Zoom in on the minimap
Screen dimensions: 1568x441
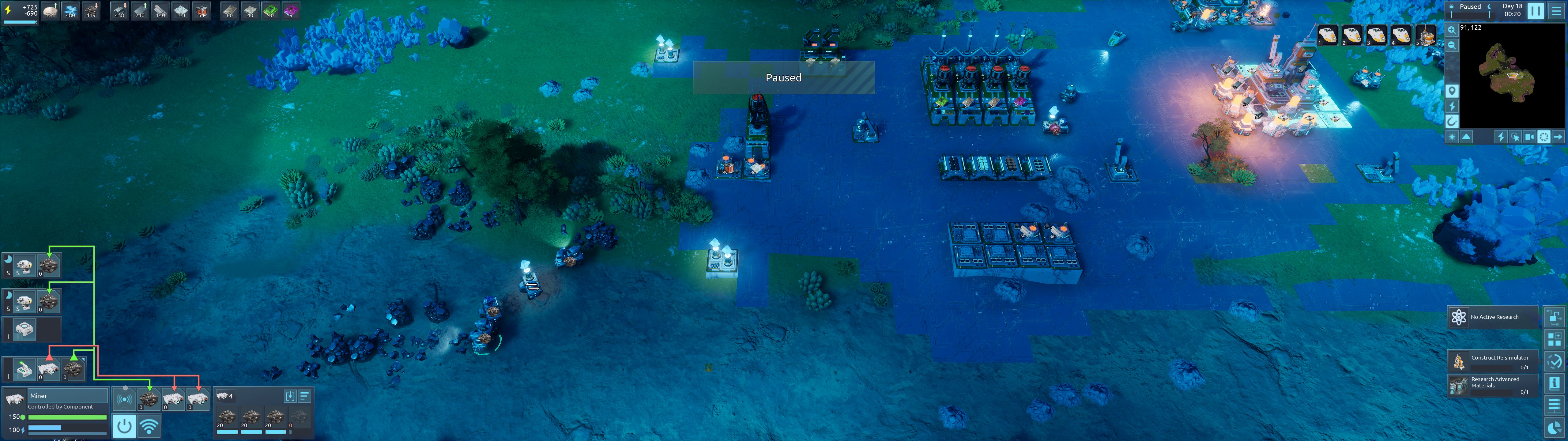1452,30
